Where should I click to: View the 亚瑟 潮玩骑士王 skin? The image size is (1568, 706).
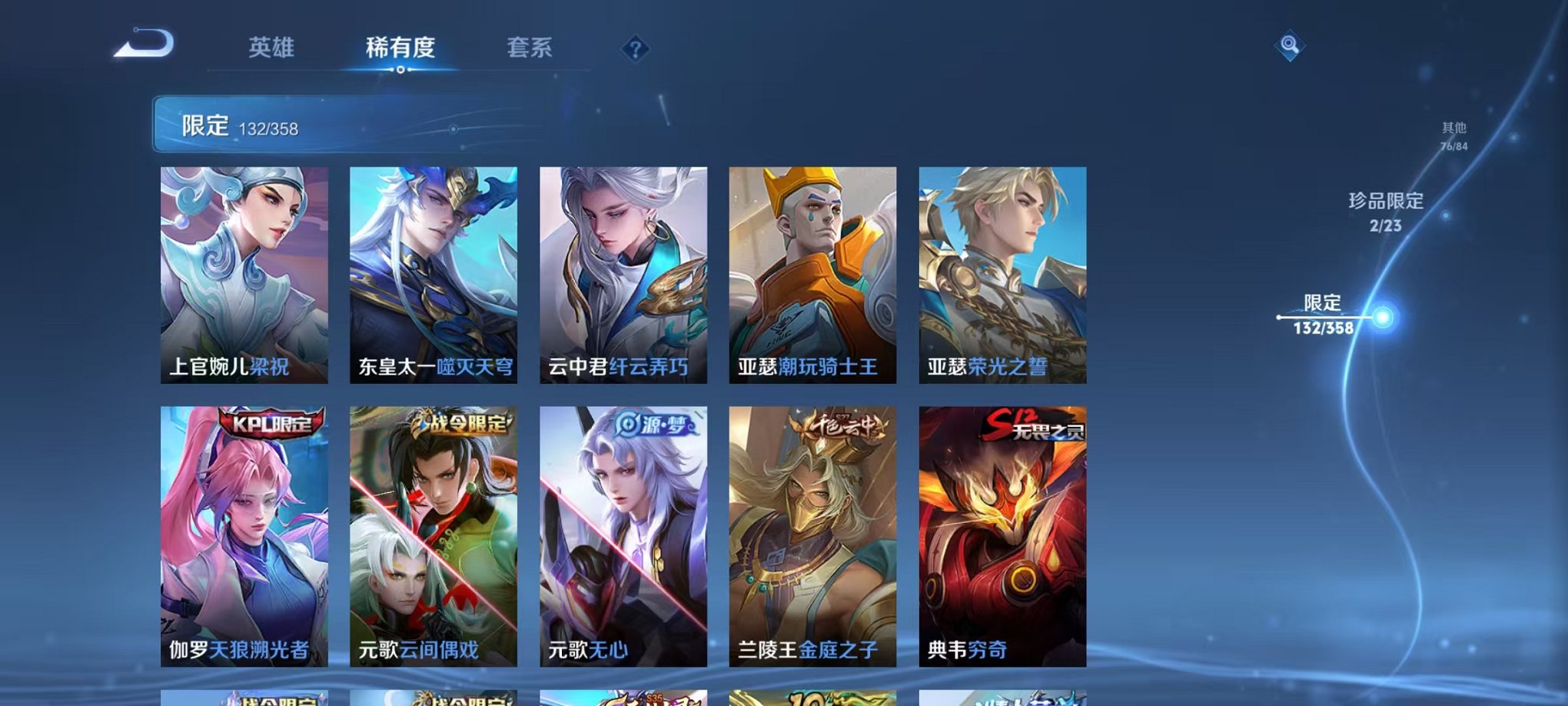(813, 277)
